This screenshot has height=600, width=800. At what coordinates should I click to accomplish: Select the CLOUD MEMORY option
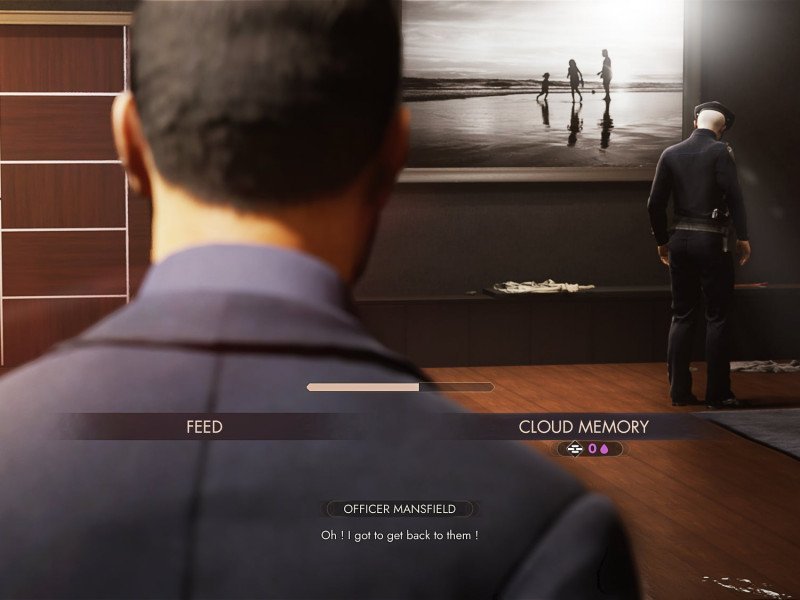click(583, 427)
